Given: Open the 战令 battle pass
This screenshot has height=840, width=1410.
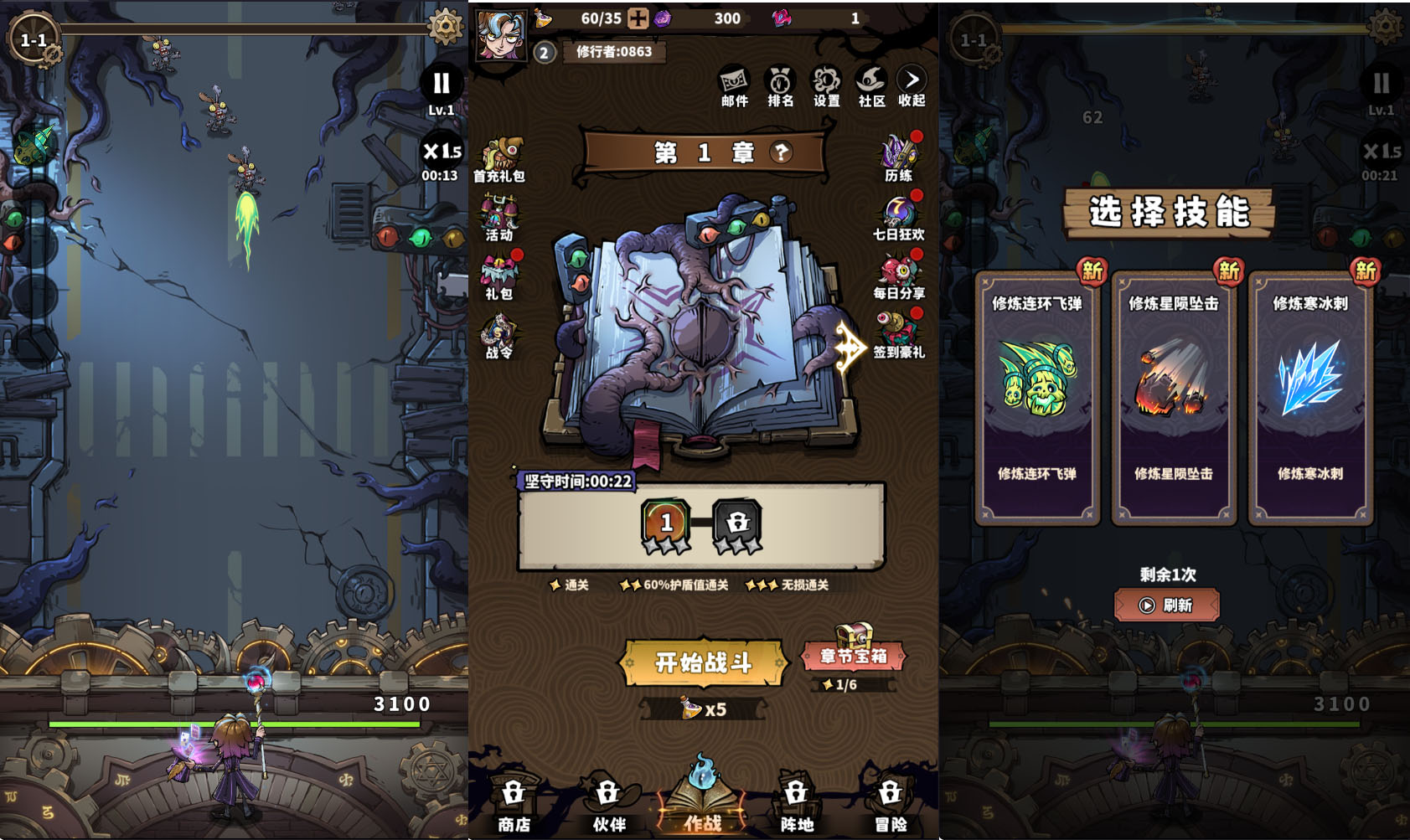Looking at the screenshot, I should 499,337.
